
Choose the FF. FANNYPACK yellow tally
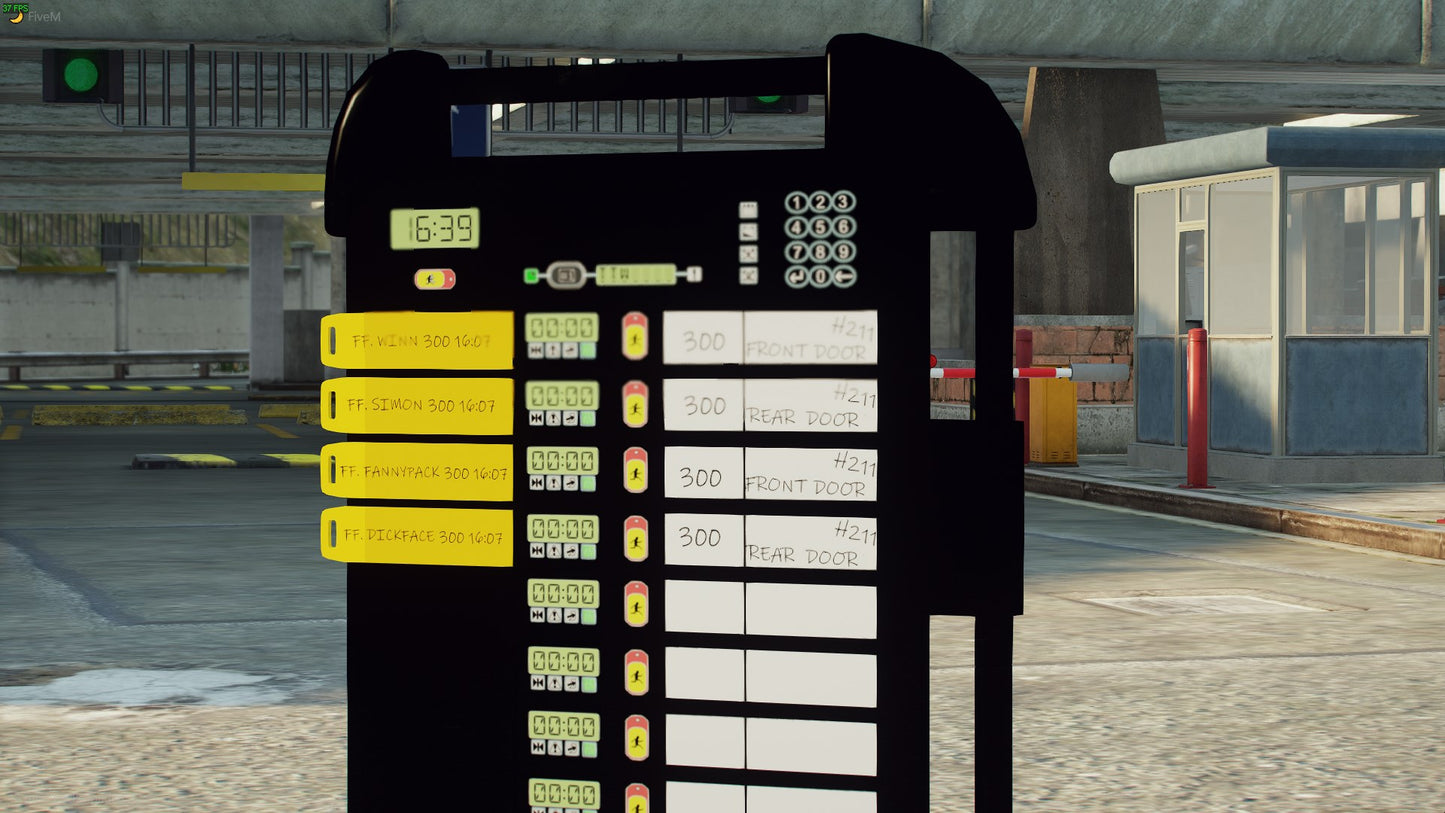click(x=417, y=471)
